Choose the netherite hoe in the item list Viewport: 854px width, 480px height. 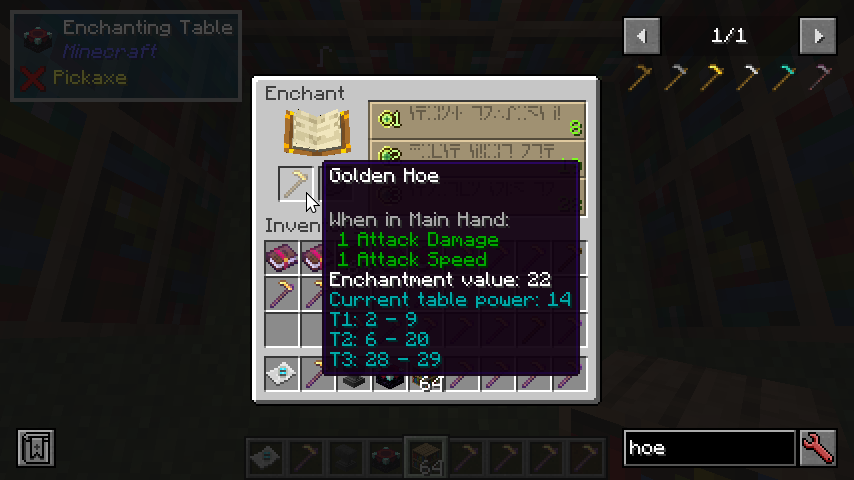click(x=821, y=77)
